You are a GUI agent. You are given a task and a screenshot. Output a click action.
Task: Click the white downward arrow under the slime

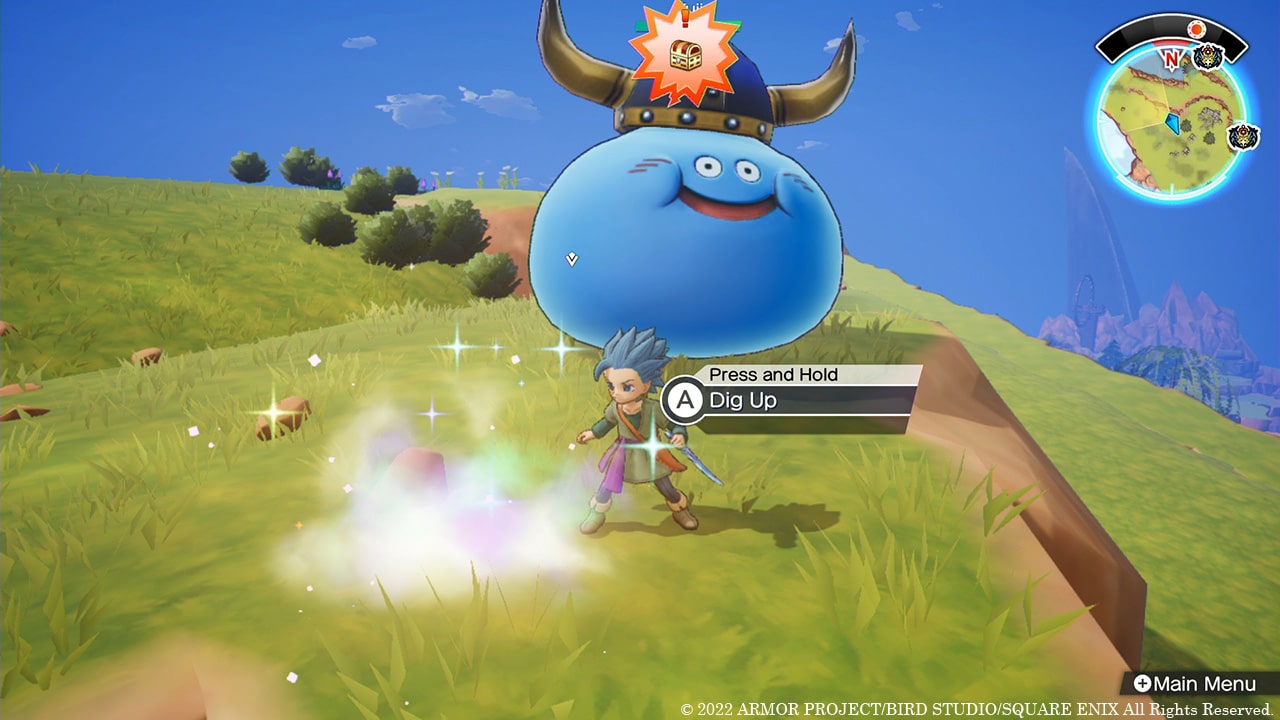[570, 258]
